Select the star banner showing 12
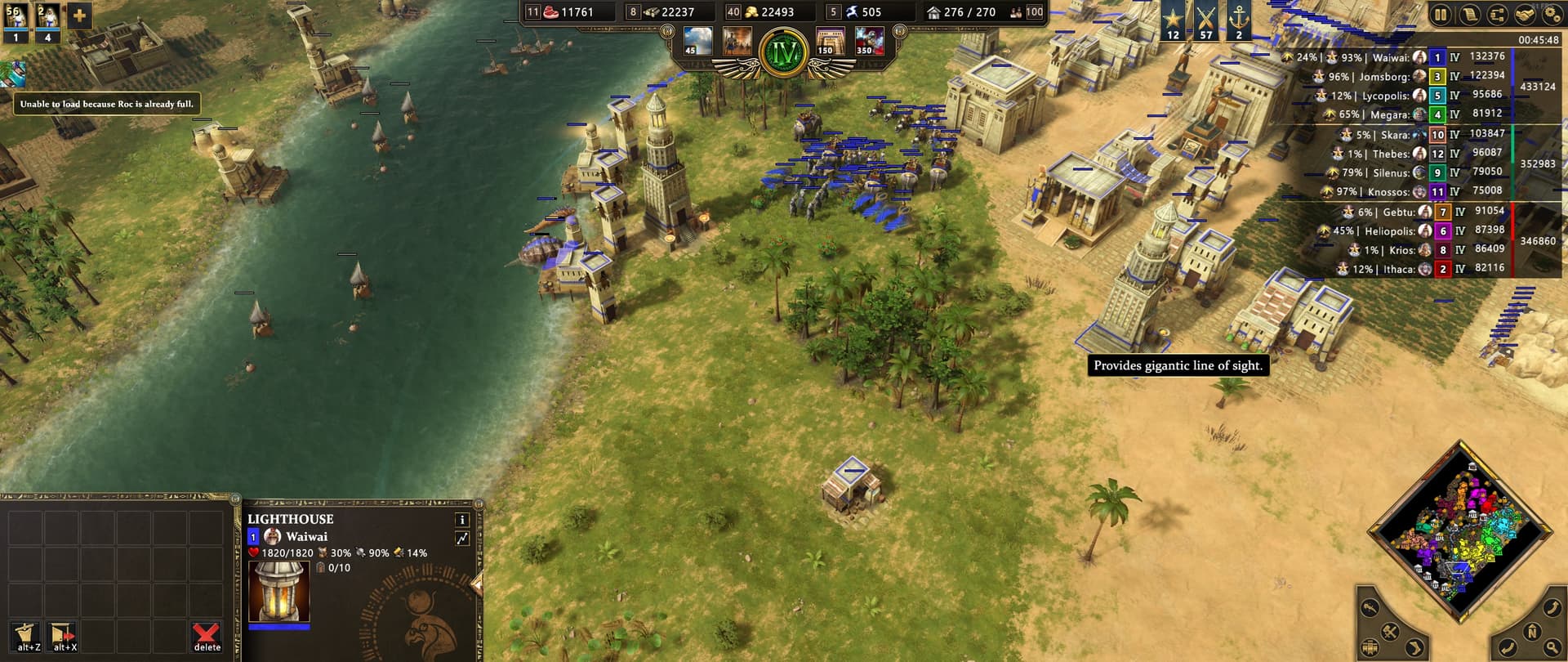 [x=1173, y=21]
